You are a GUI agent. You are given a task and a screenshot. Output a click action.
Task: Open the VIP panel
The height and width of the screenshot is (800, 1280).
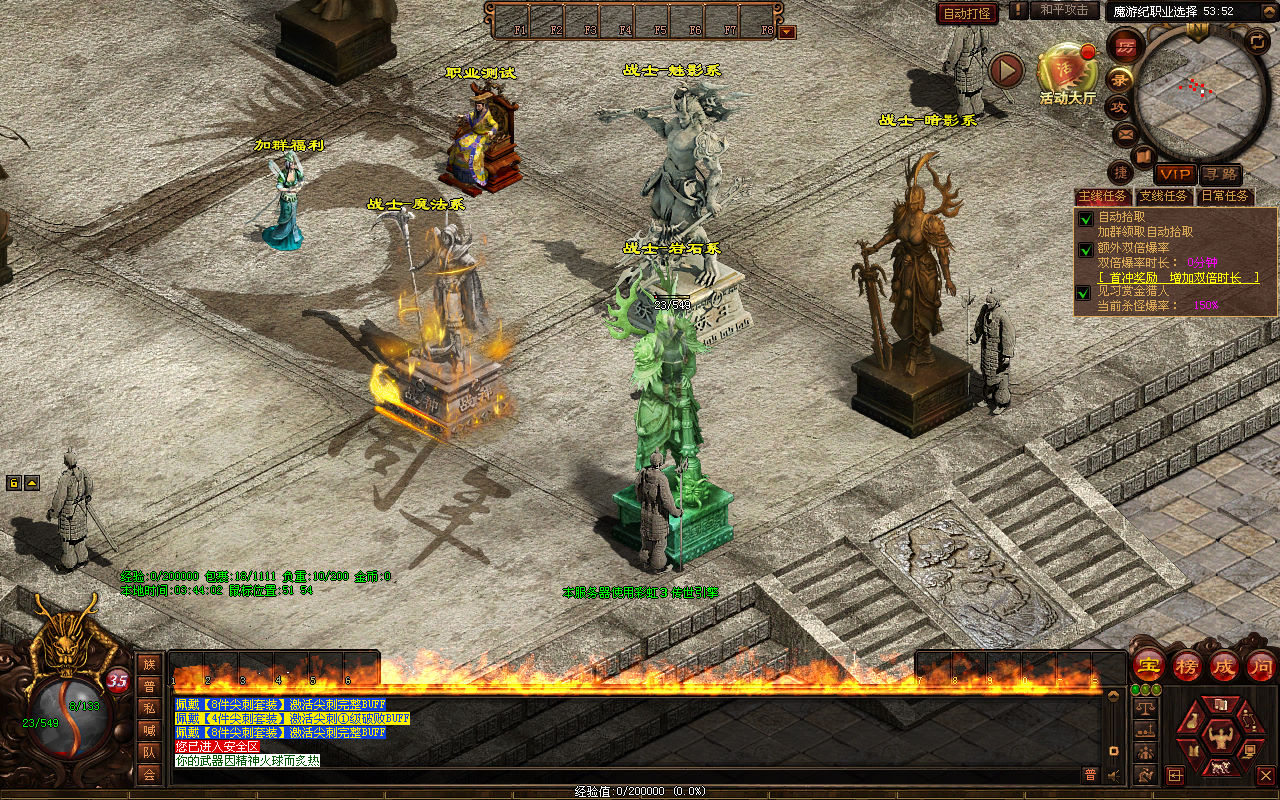point(1174,175)
